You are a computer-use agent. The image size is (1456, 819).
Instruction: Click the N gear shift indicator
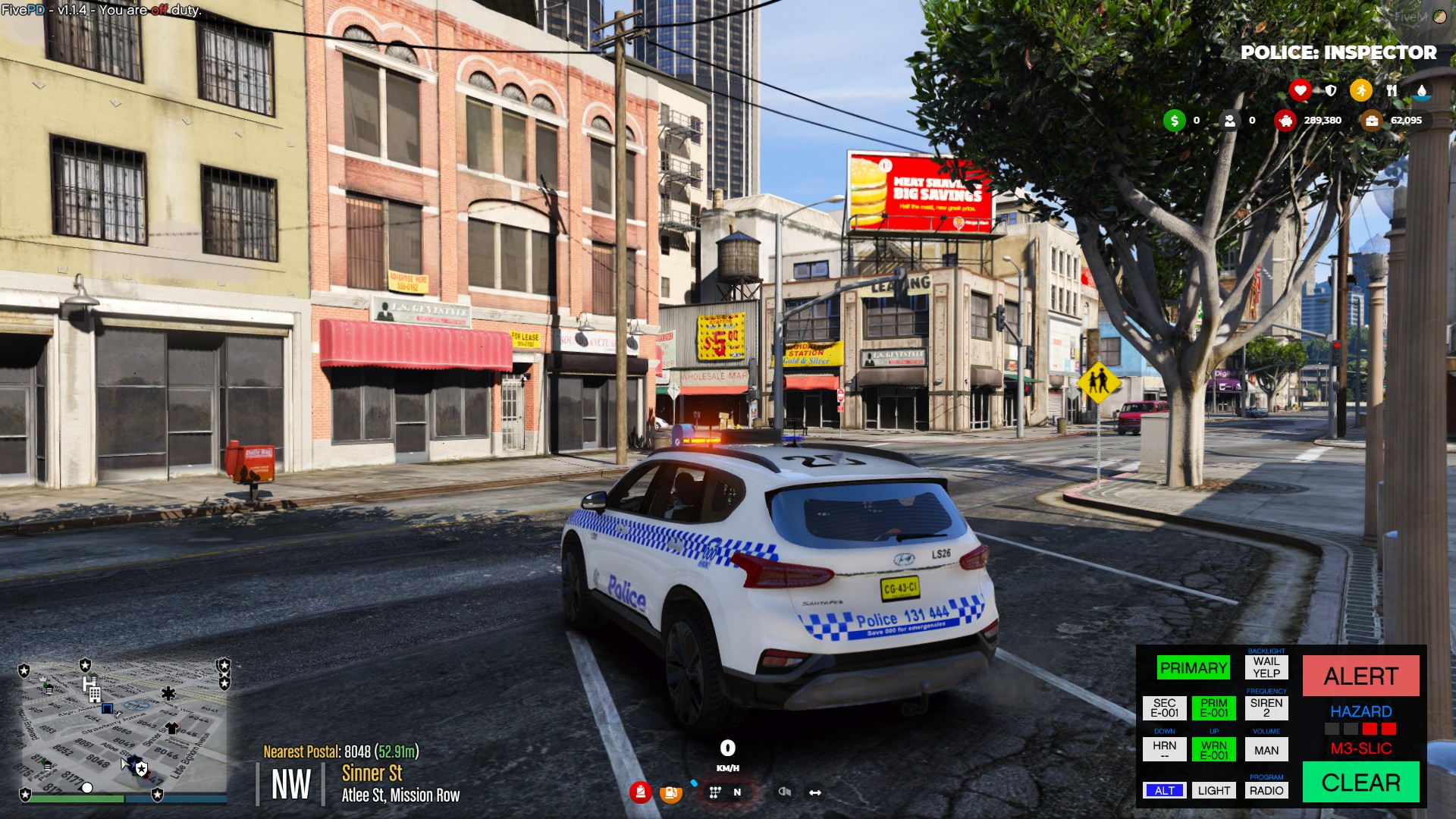tap(738, 792)
